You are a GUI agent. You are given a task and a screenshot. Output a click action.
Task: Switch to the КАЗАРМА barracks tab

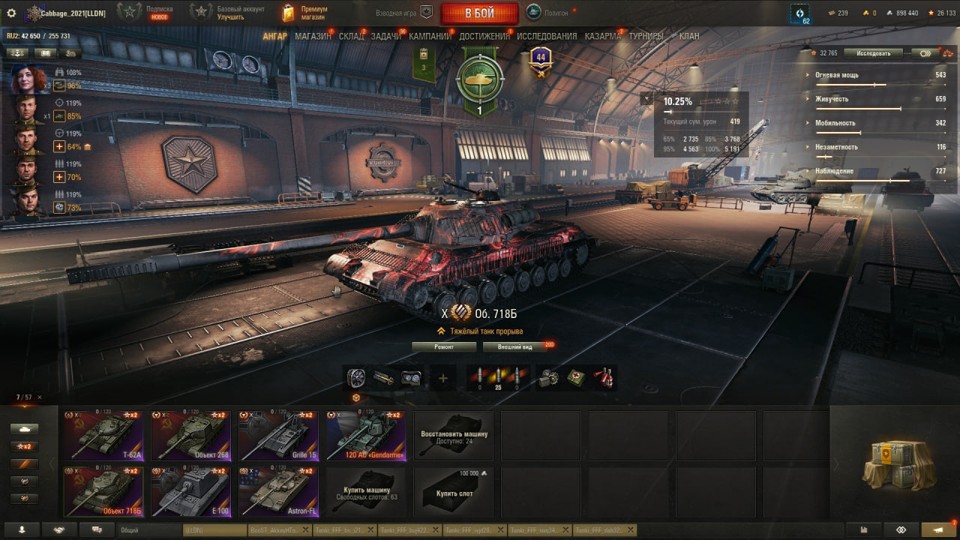click(x=602, y=37)
